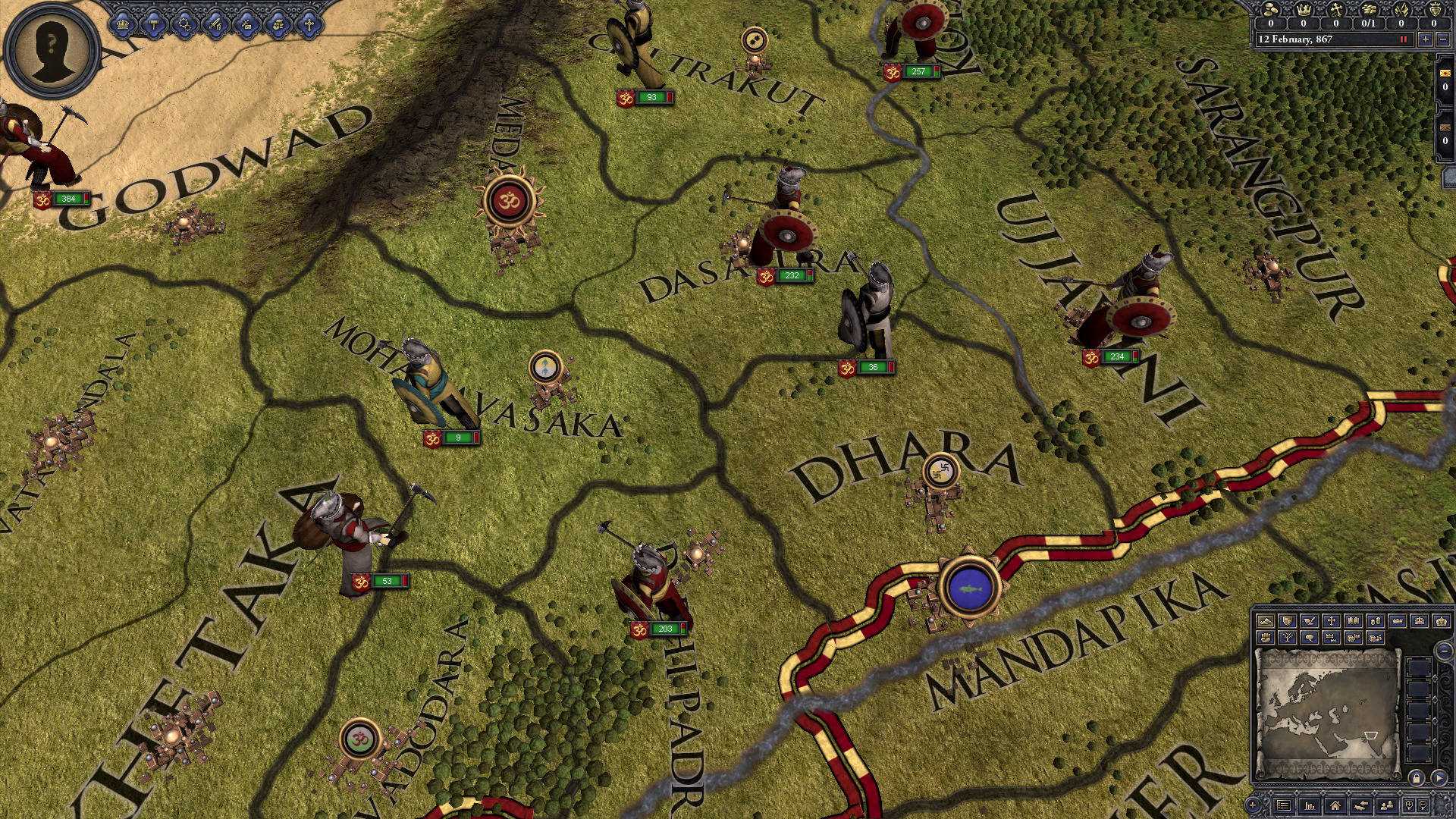Image resolution: width=1456 pixels, height=819 pixels.
Task: Zoom in using the minimap magnifier
Action: [1408, 805]
